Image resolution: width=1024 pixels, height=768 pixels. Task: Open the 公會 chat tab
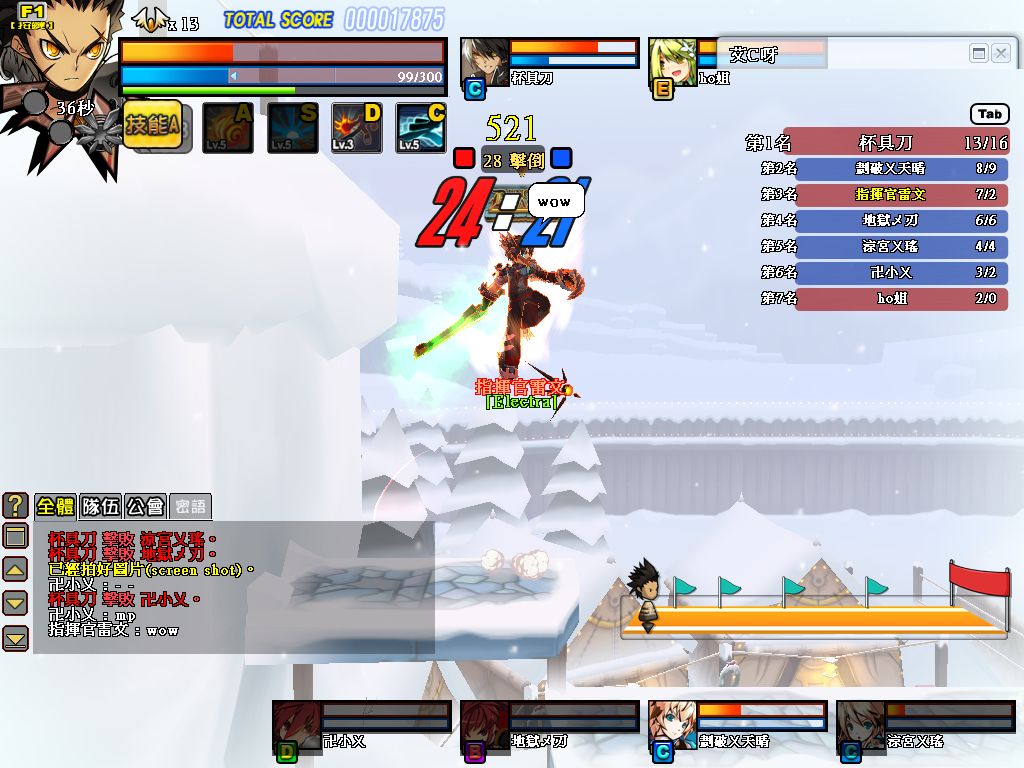pyautogui.click(x=146, y=506)
